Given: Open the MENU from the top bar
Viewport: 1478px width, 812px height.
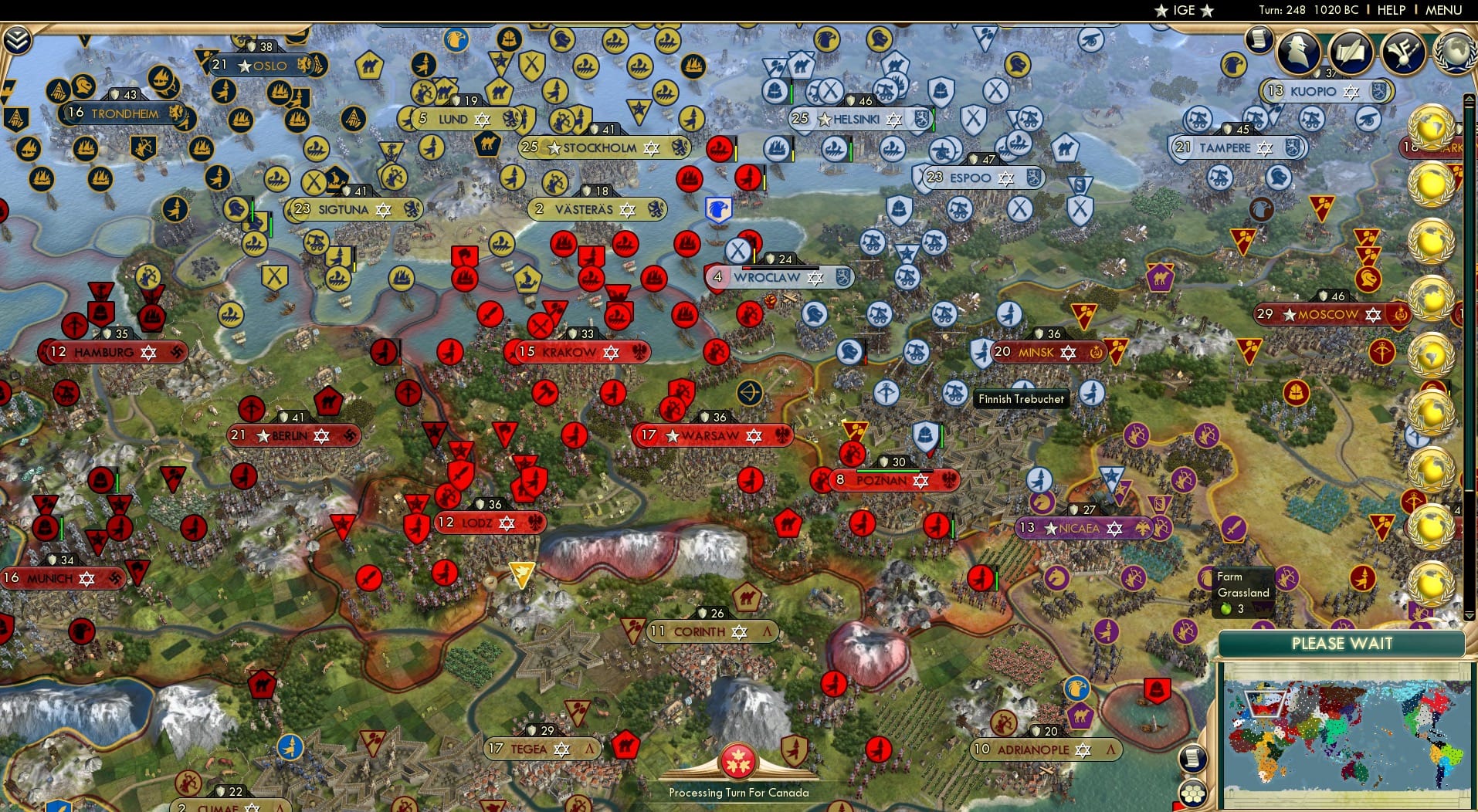Looking at the screenshot, I should click(1444, 10).
